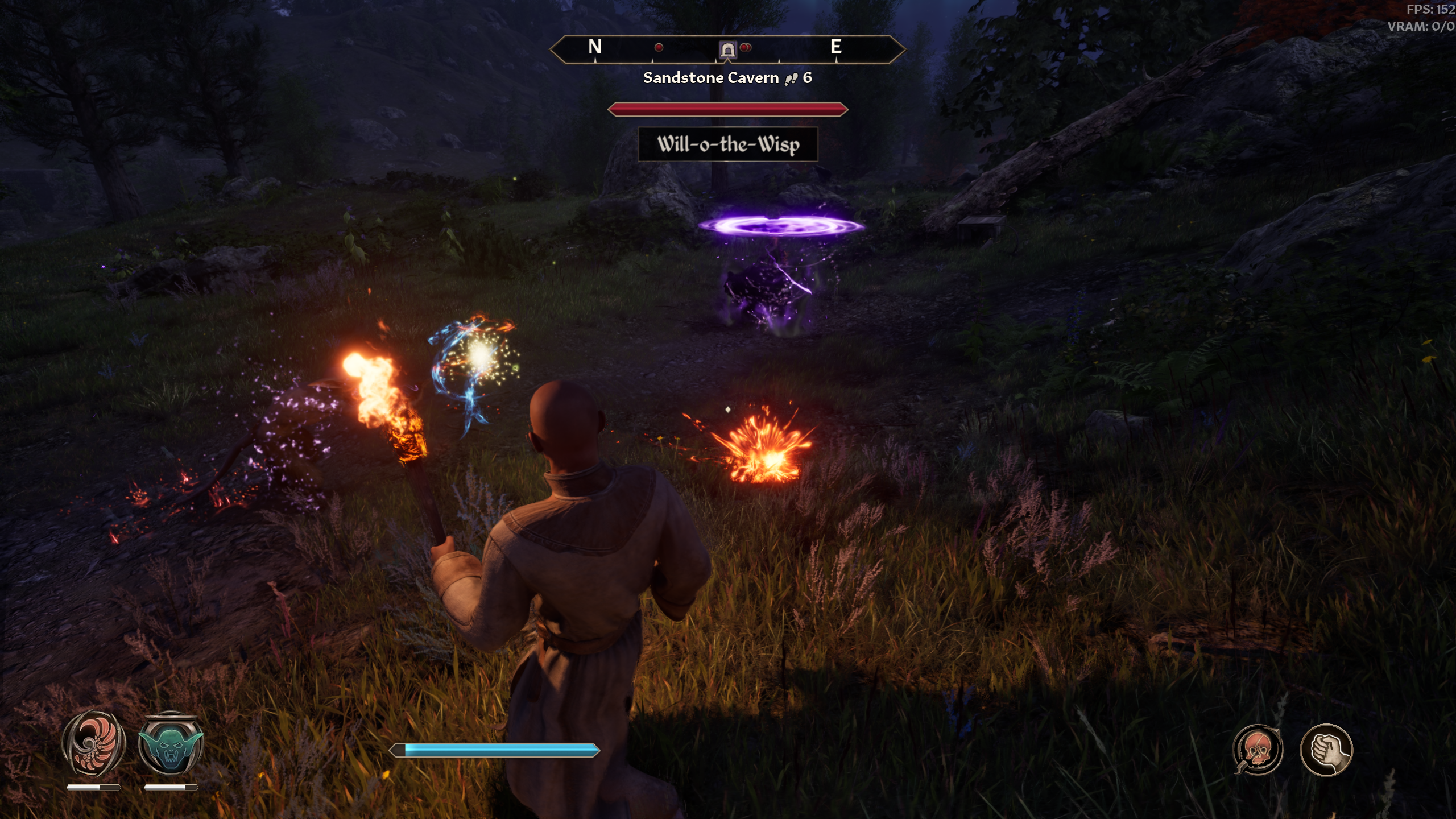Screen dimensions: 1456x819
Task: Click the cavern archway marker on compass
Action: (x=727, y=50)
